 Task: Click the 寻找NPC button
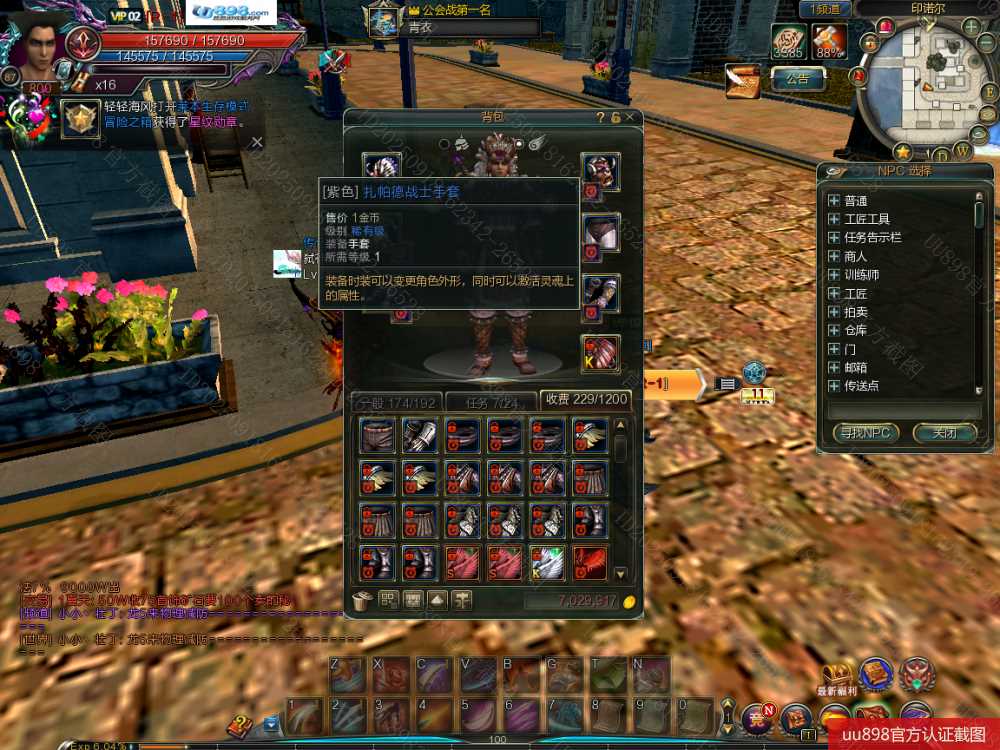pos(865,433)
